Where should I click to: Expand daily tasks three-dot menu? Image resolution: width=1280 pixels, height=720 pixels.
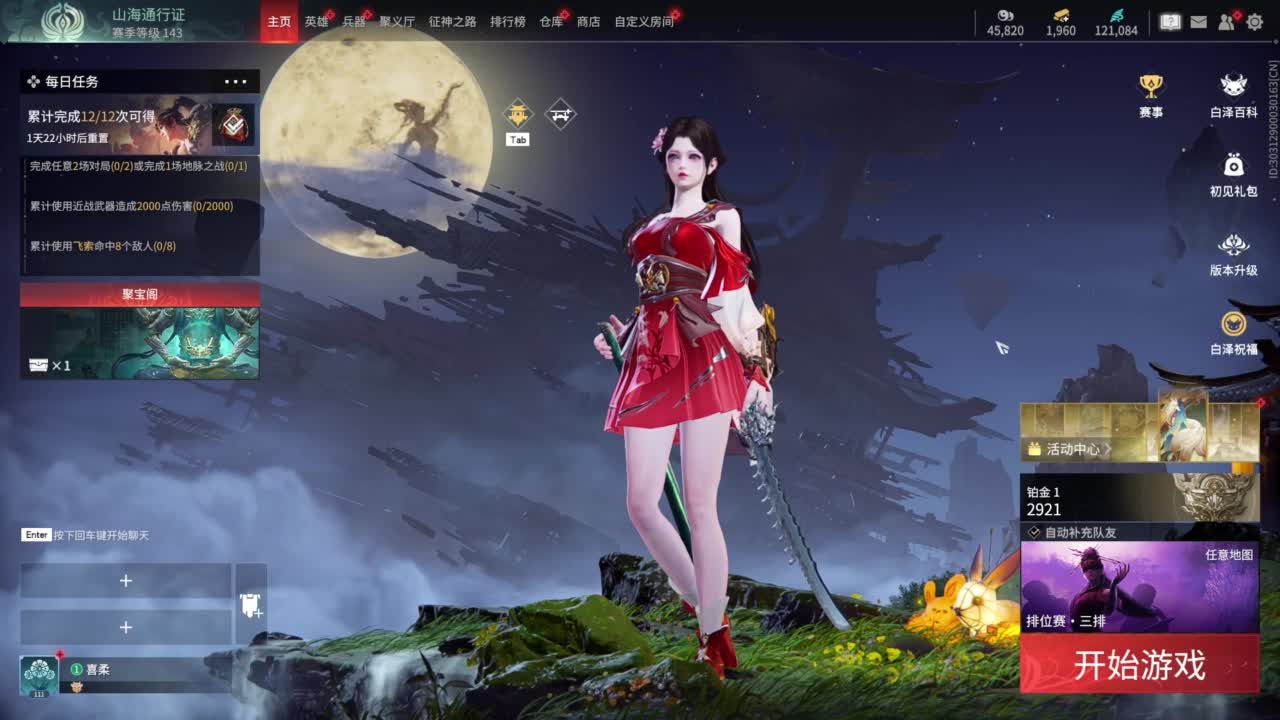236,82
